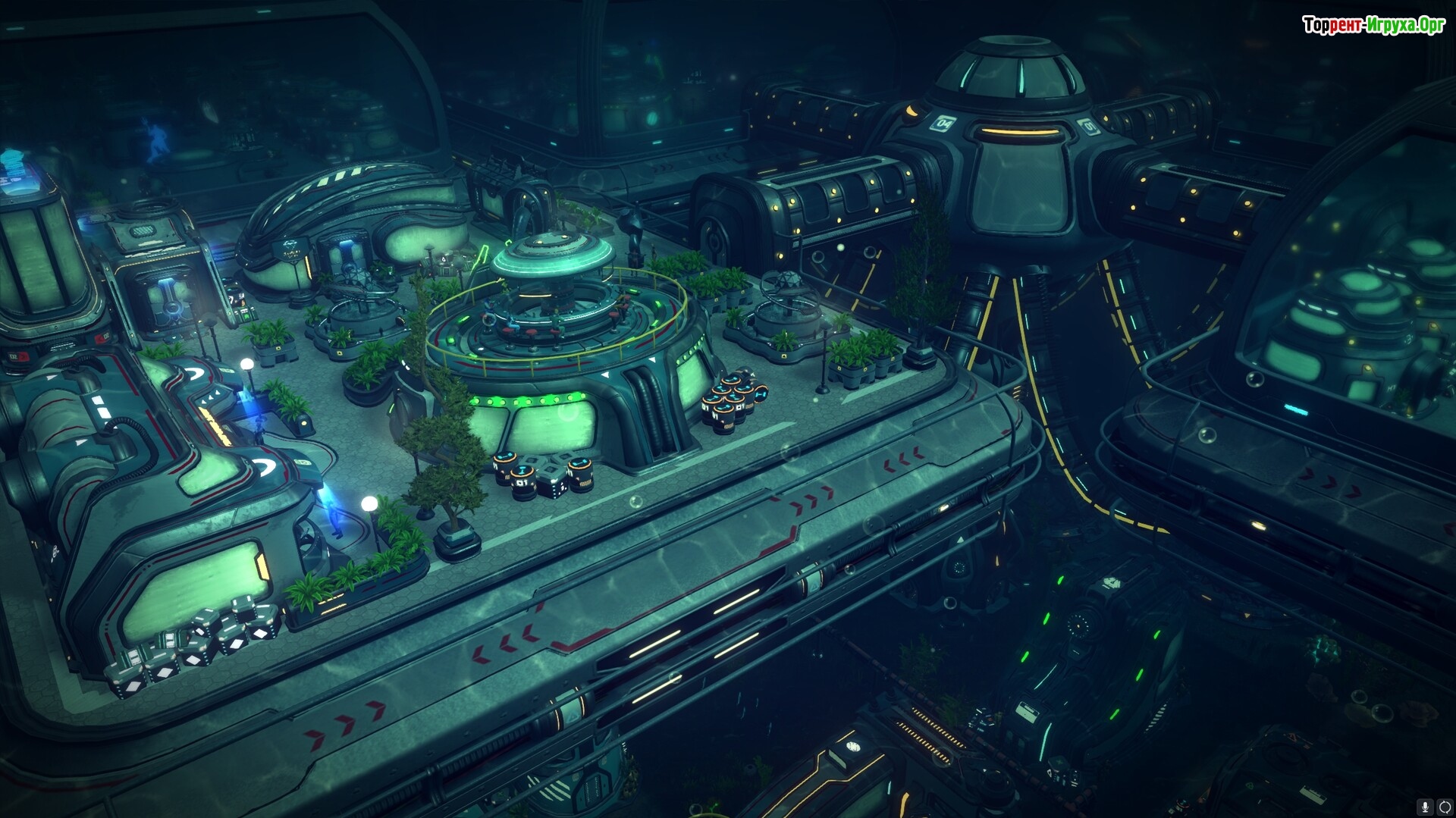
Task: Click the circular arrows refresh icon
Action: point(1445,808)
